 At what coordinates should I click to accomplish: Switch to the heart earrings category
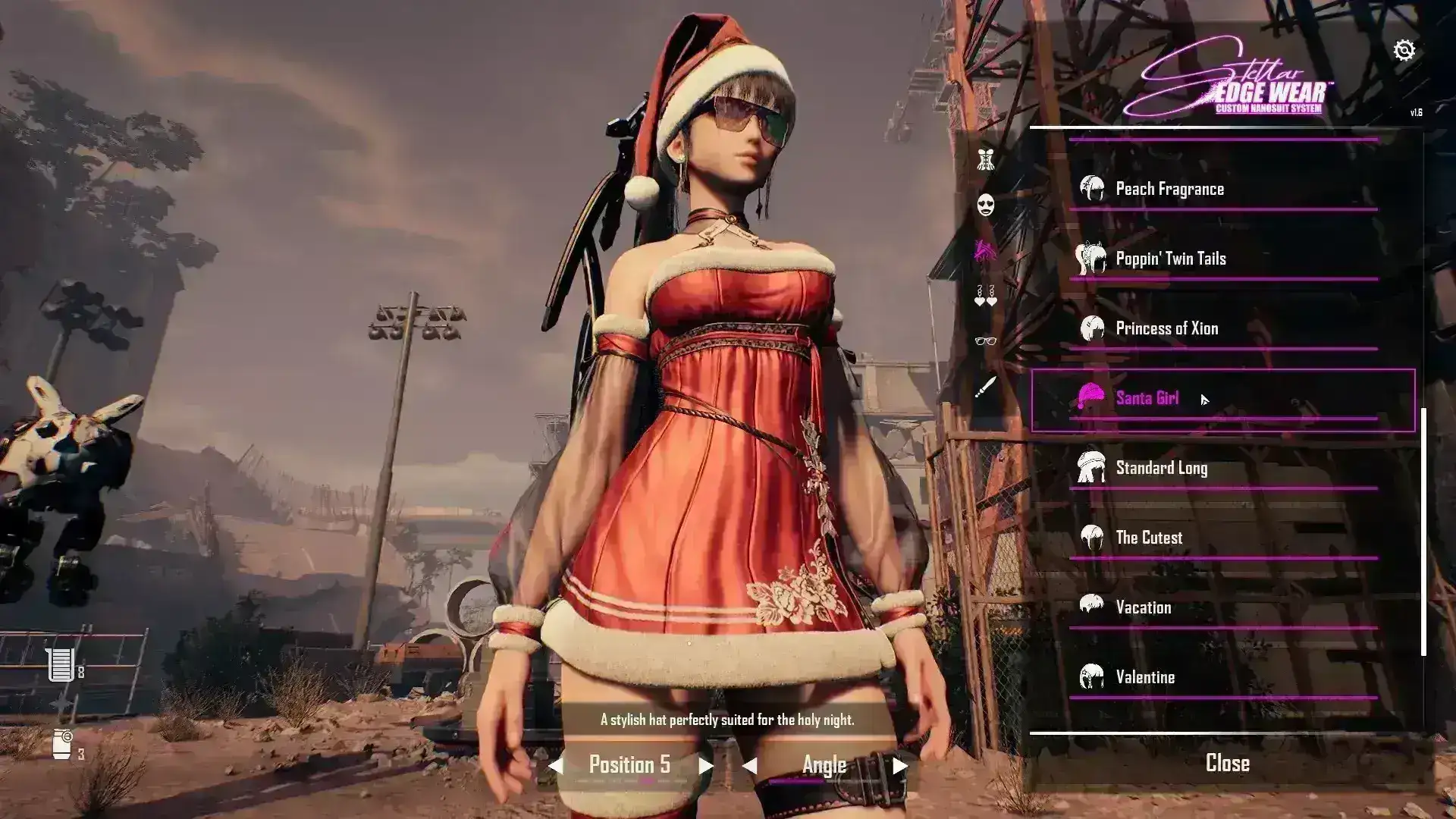(985, 296)
